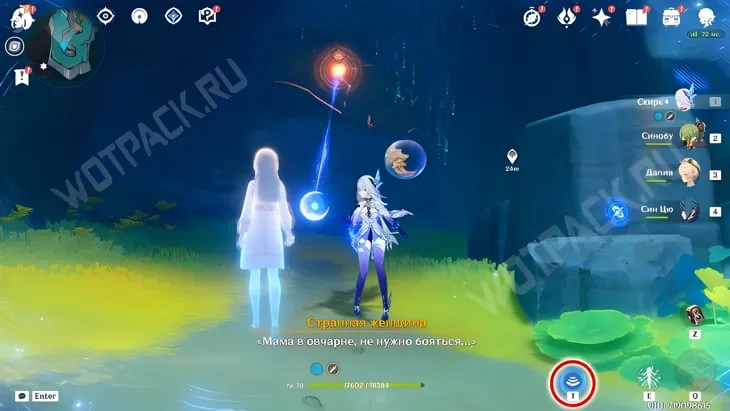Open the character menu portrait icon

pos(706,17)
